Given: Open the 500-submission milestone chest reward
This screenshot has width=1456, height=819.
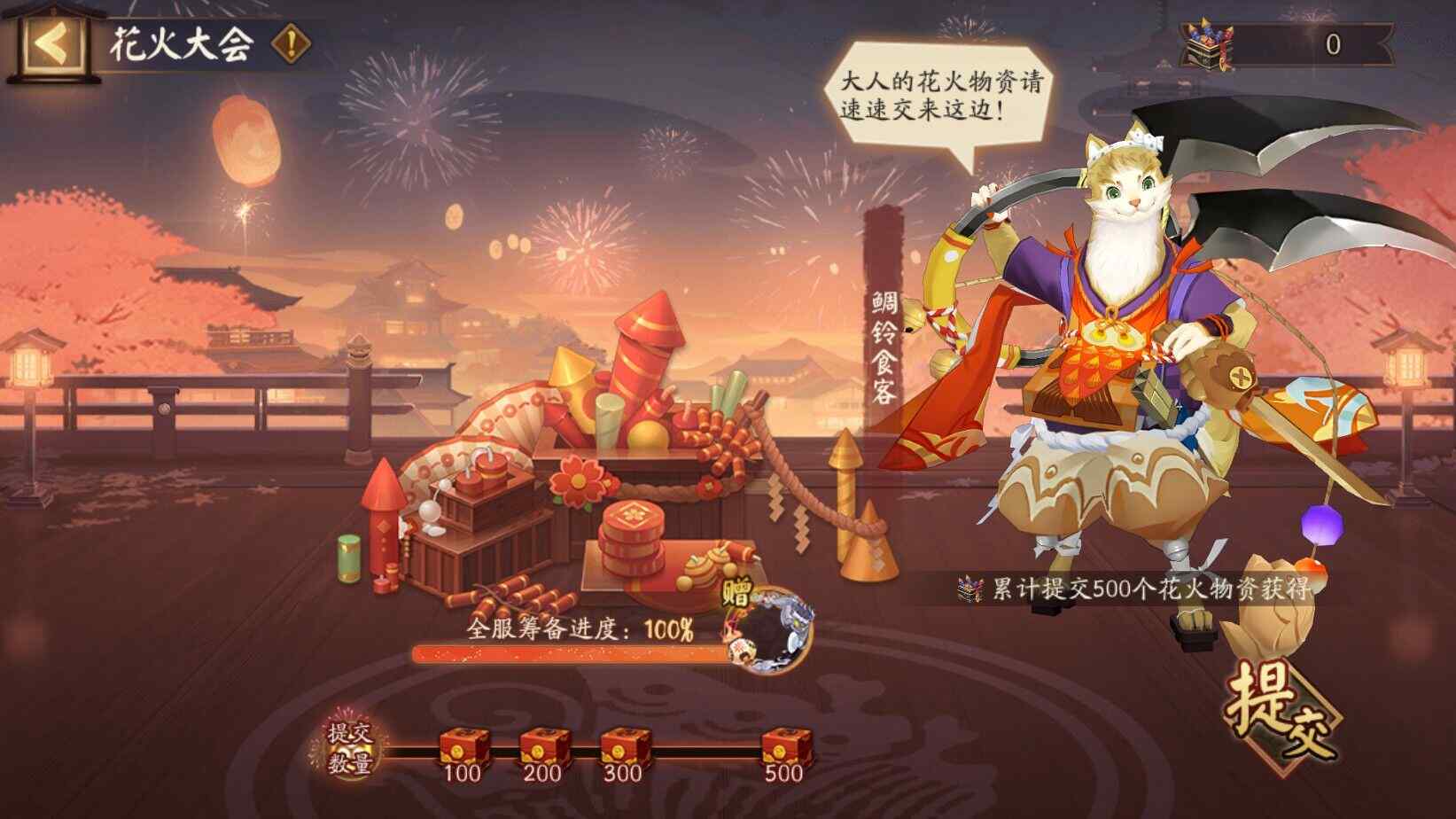Looking at the screenshot, I should point(783,745).
